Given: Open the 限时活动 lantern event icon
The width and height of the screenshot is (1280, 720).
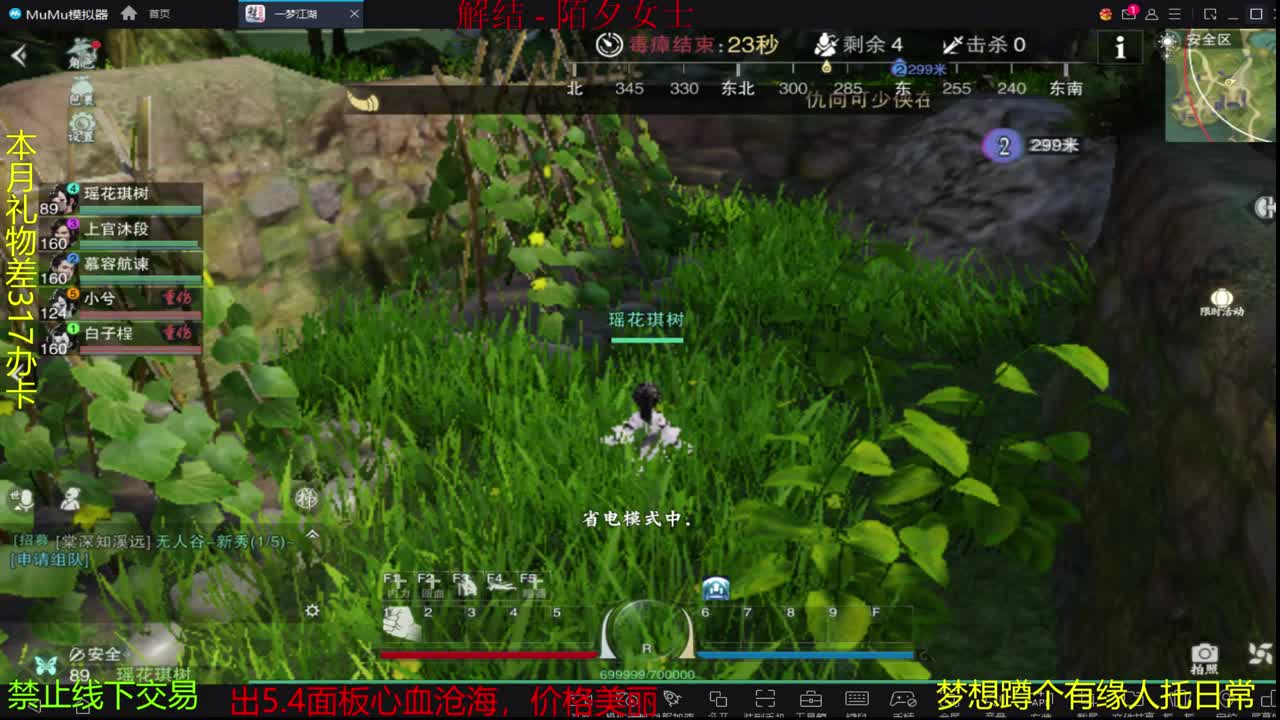Looking at the screenshot, I should coord(1221,298).
